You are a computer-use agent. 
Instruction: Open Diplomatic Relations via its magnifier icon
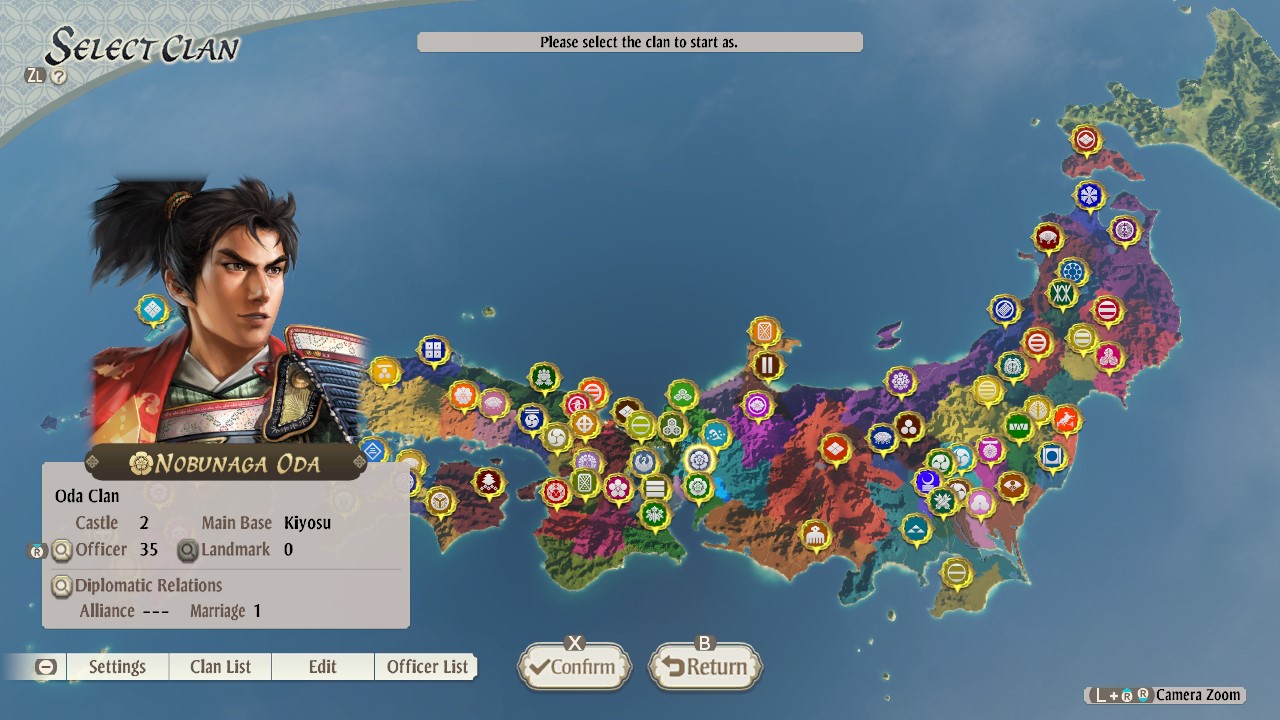coord(62,585)
